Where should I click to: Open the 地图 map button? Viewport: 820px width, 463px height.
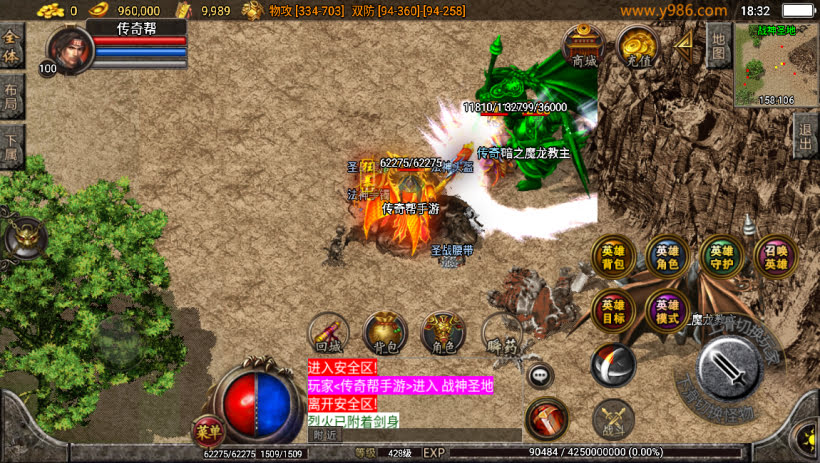717,45
